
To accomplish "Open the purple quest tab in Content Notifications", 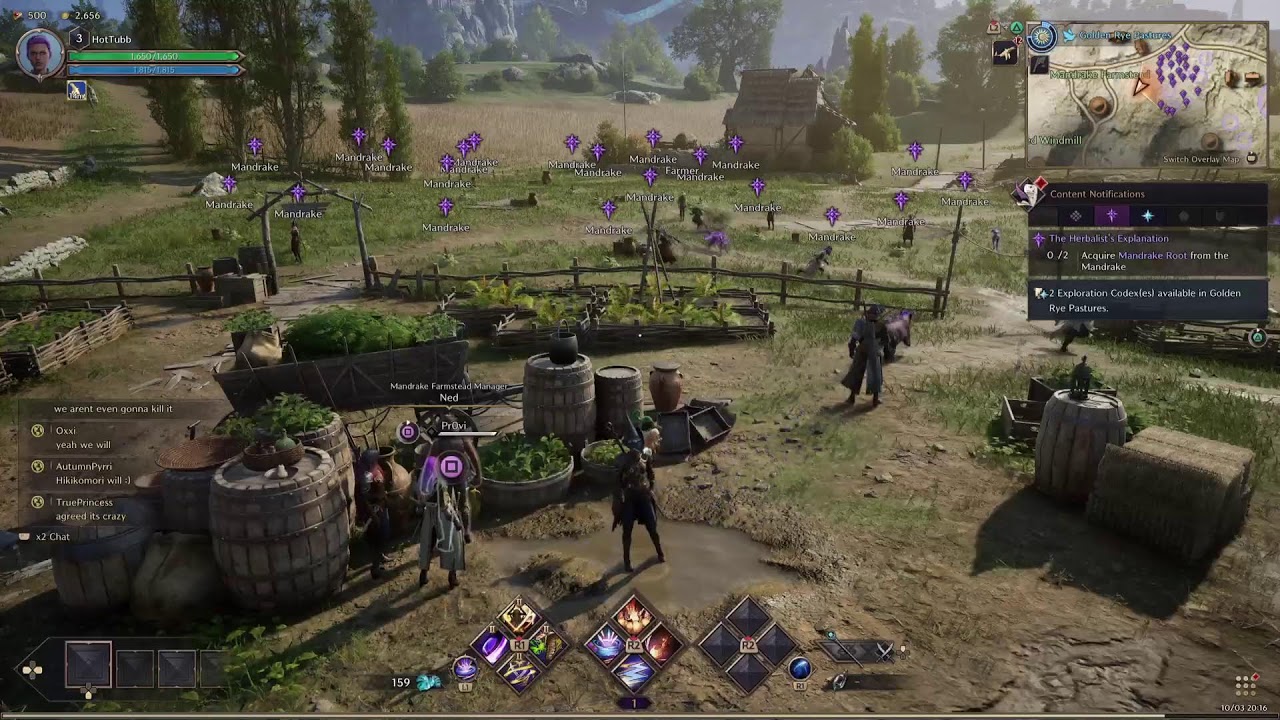I will [x=1112, y=215].
